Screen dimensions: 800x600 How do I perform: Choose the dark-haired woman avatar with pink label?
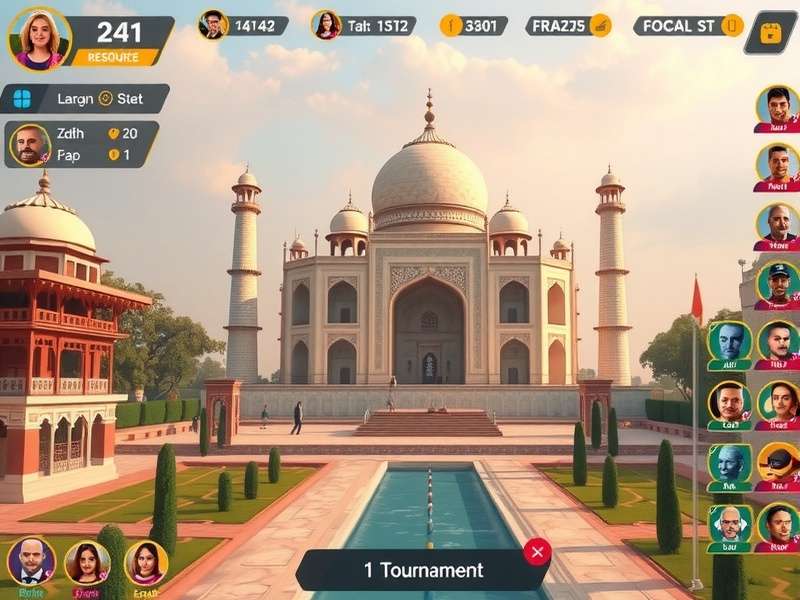point(87,565)
